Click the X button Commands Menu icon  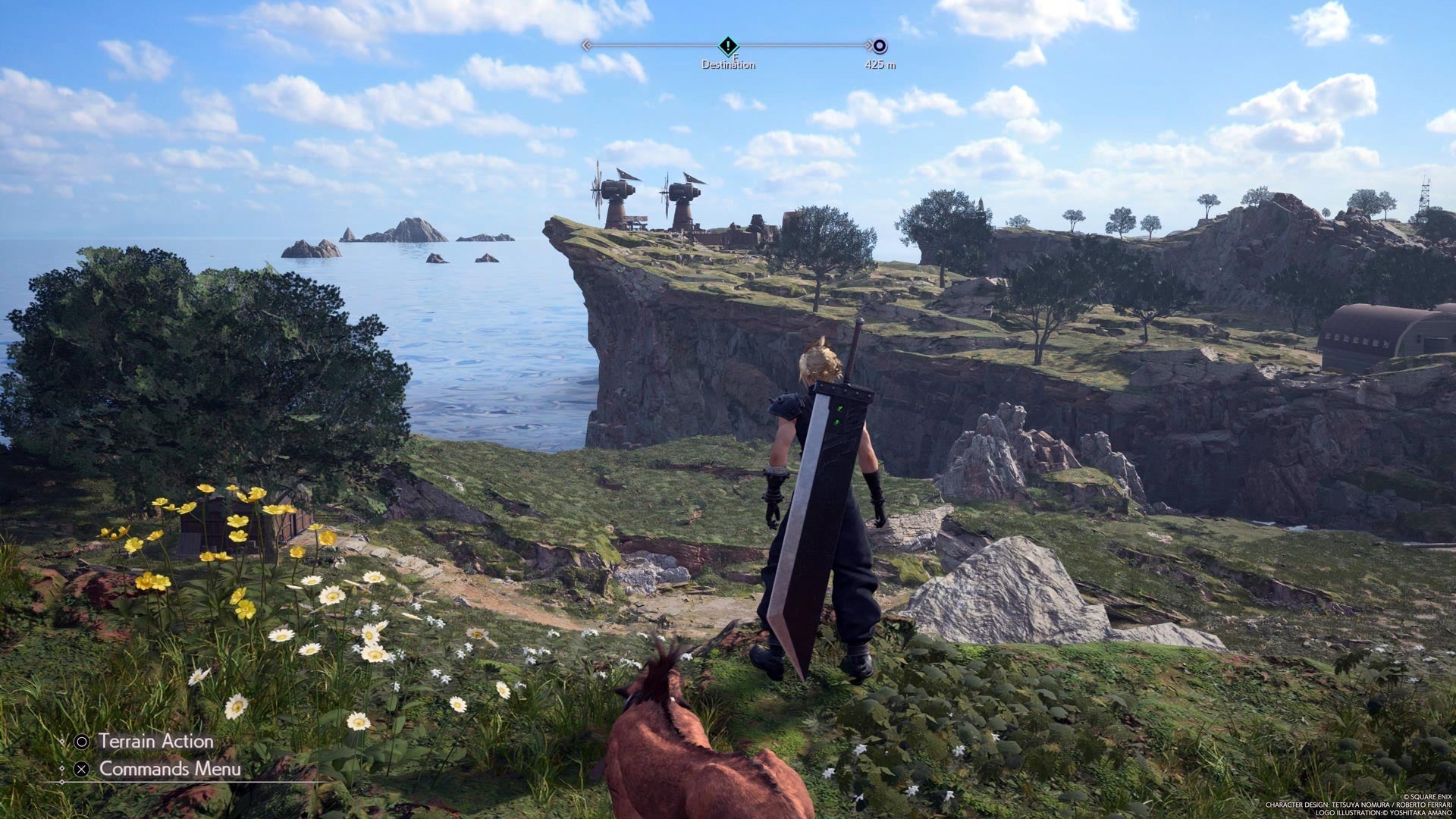[x=82, y=770]
